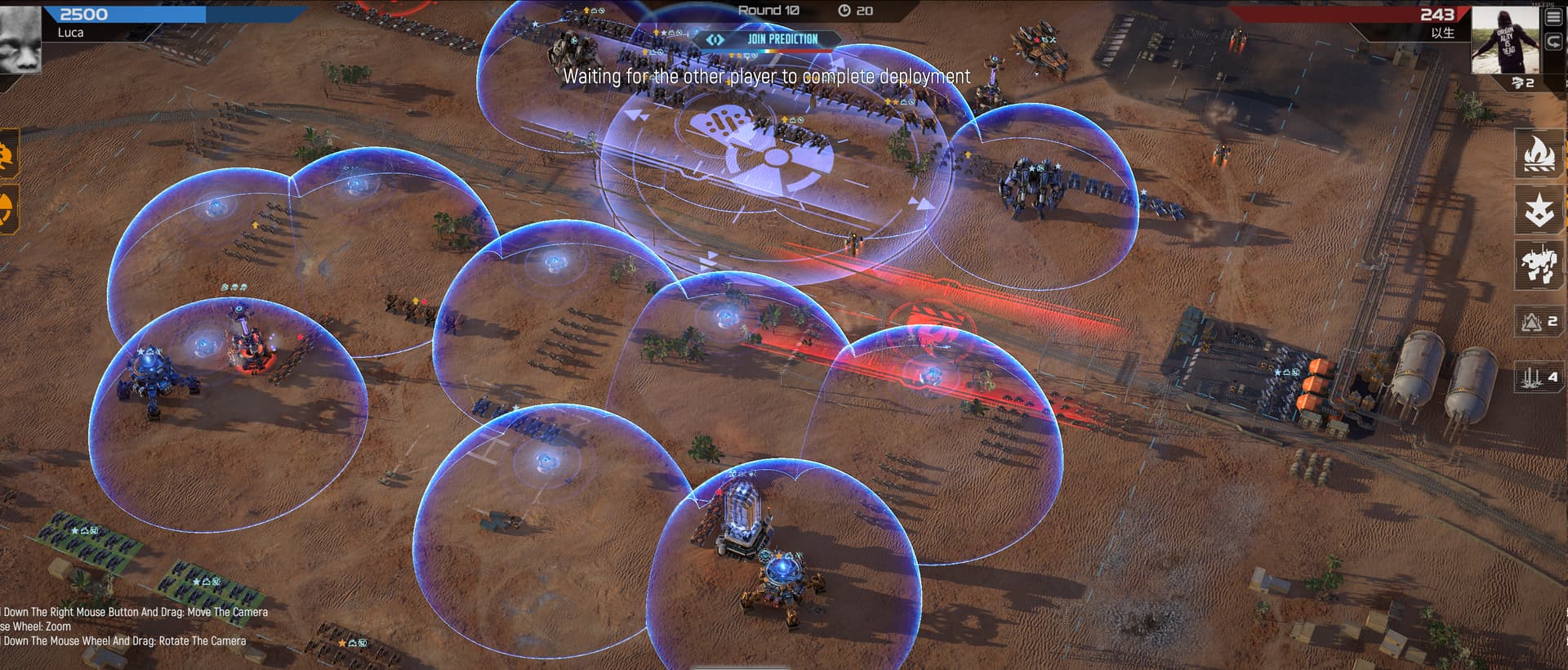The width and height of the screenshot is (1568, 670).
Task: Select the orange radiation icon on left edge
Action: (x=7, y=208)
